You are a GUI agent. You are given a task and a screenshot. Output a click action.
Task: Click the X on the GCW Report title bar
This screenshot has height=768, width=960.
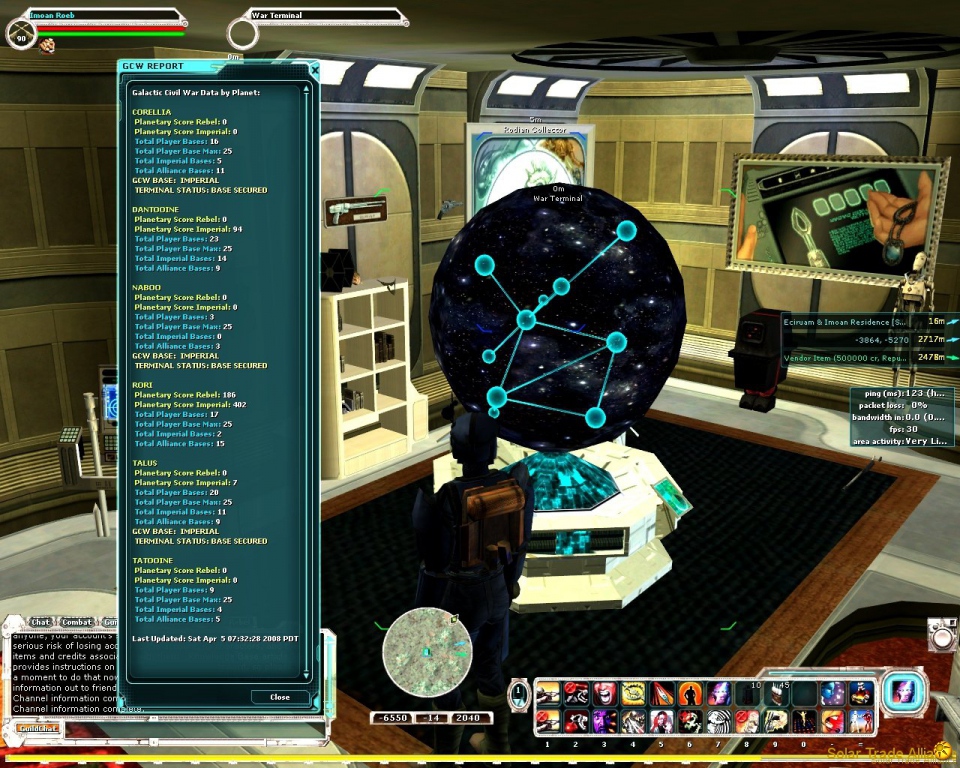click(314, 70)
